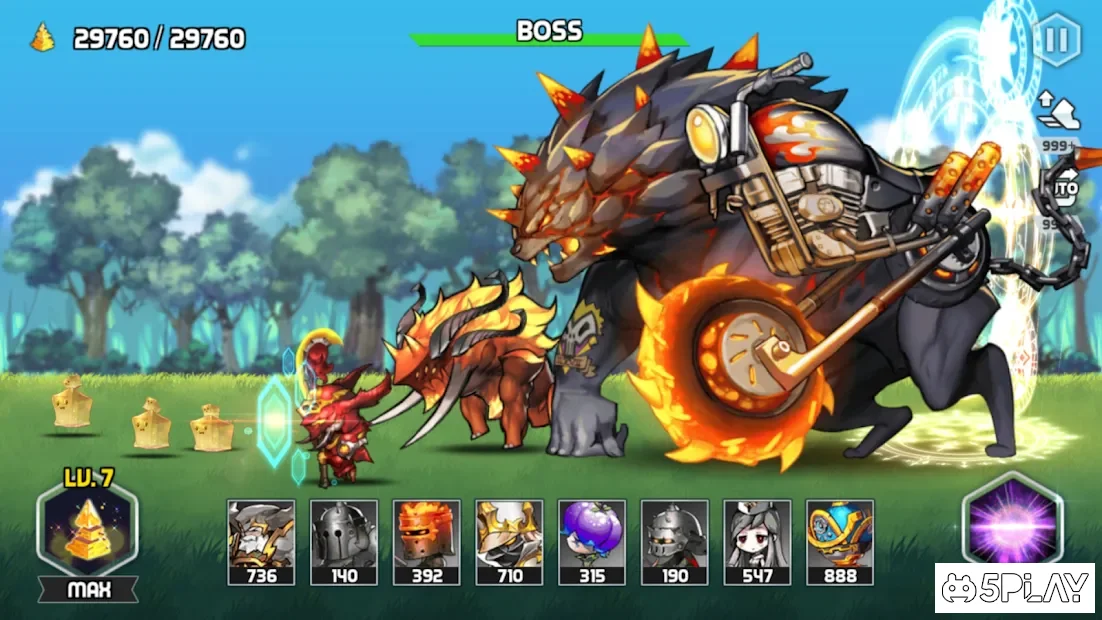This screenshot has width=1102, height=620.
Task: Deploy the grey helmet knight costing 140
Action: 344,541
